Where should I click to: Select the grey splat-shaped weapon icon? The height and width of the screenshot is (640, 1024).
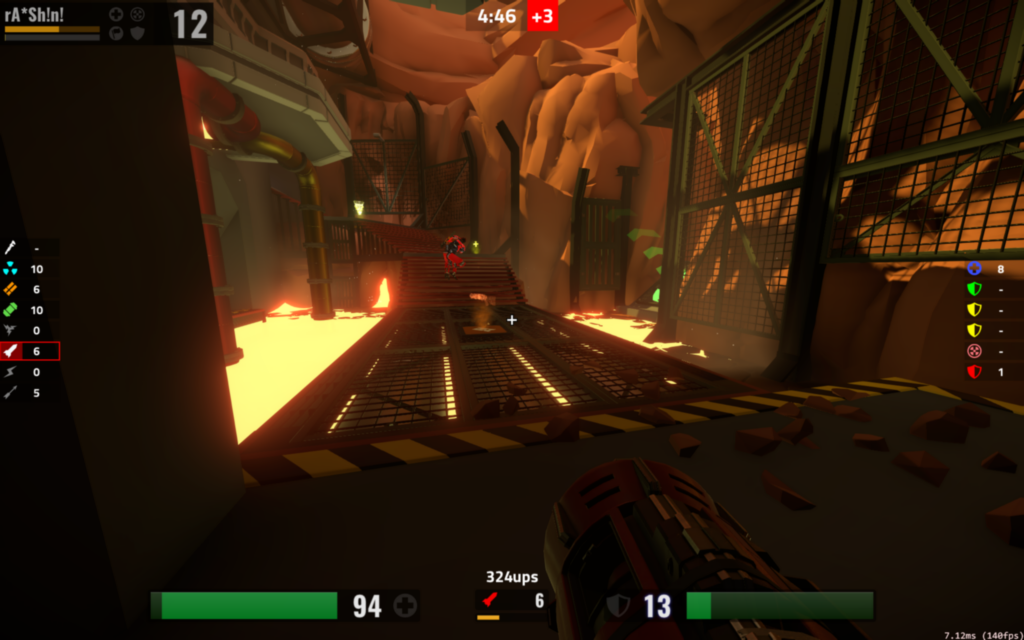point(10,331)
